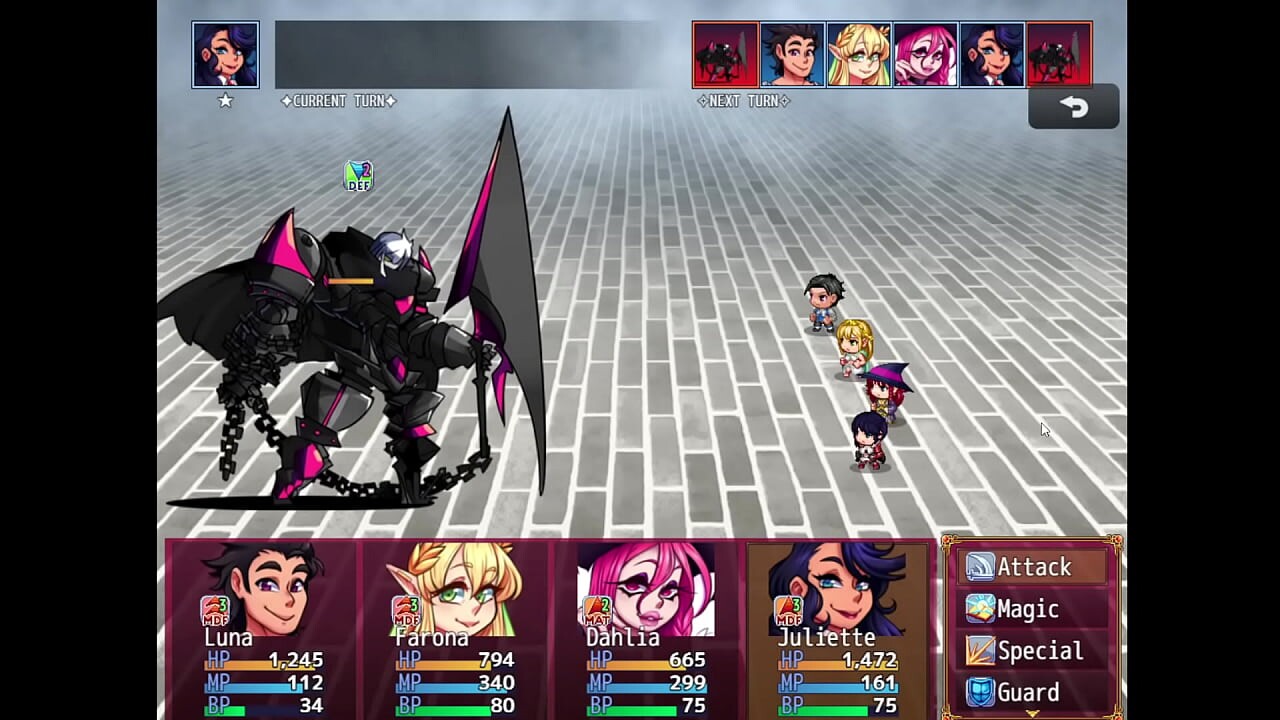Viewport: 1280px width, 720px height.
Task: Select the Attack command
Action: pyautogui.click(x=1034, y=567)
